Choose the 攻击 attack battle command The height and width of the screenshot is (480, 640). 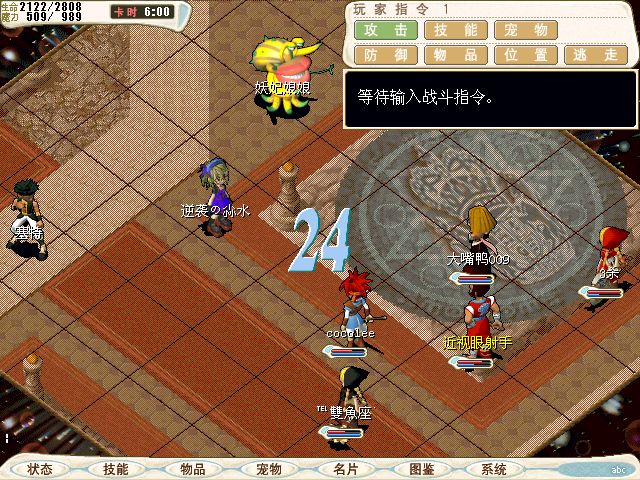(x=385, y=31)
